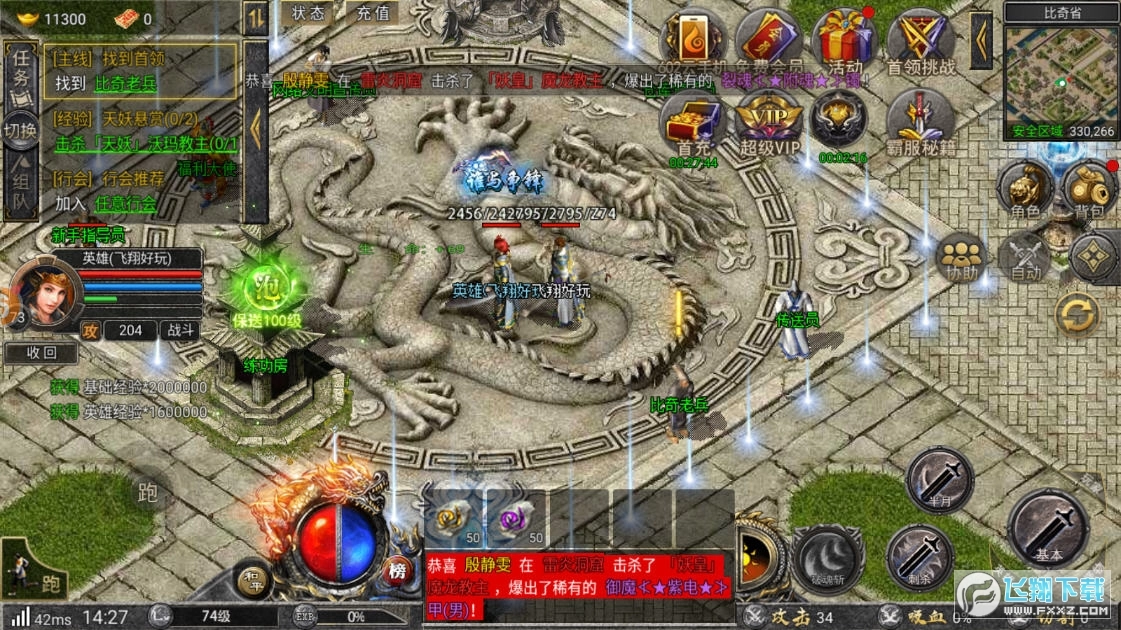Collapse hero panel with 收回 button

40,353
